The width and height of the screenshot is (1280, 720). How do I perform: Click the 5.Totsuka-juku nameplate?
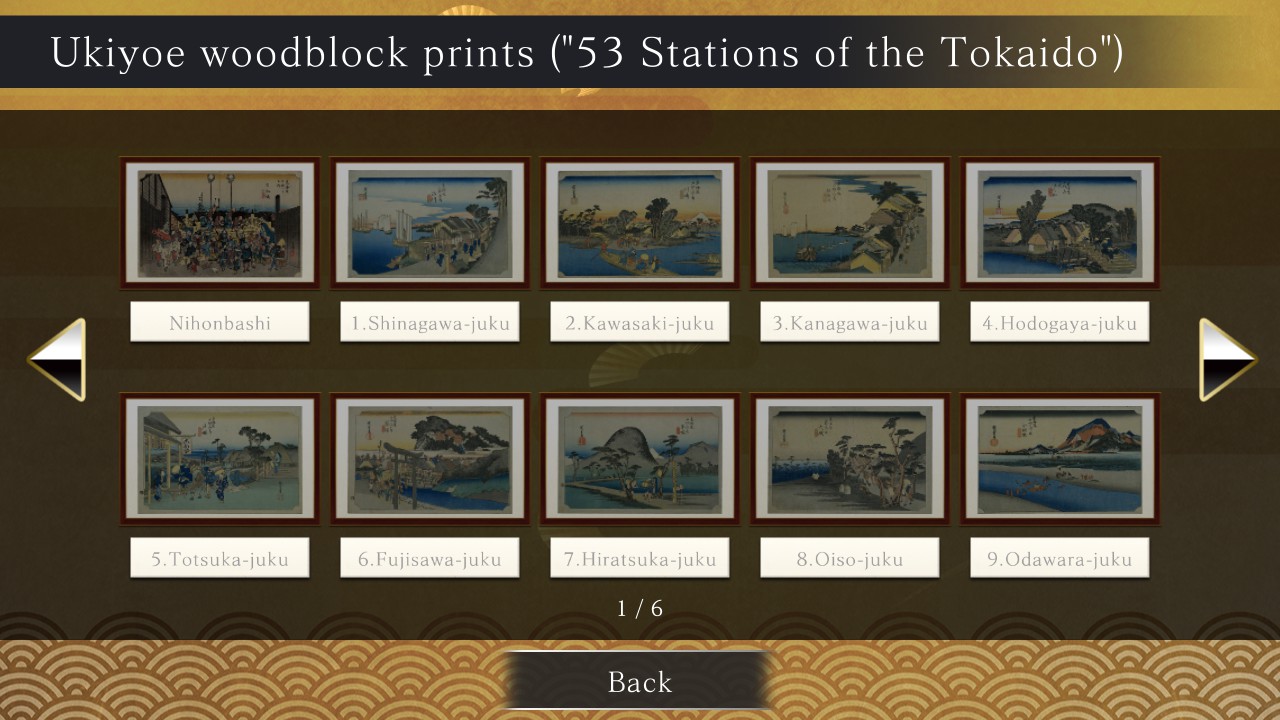coord(219,557)
